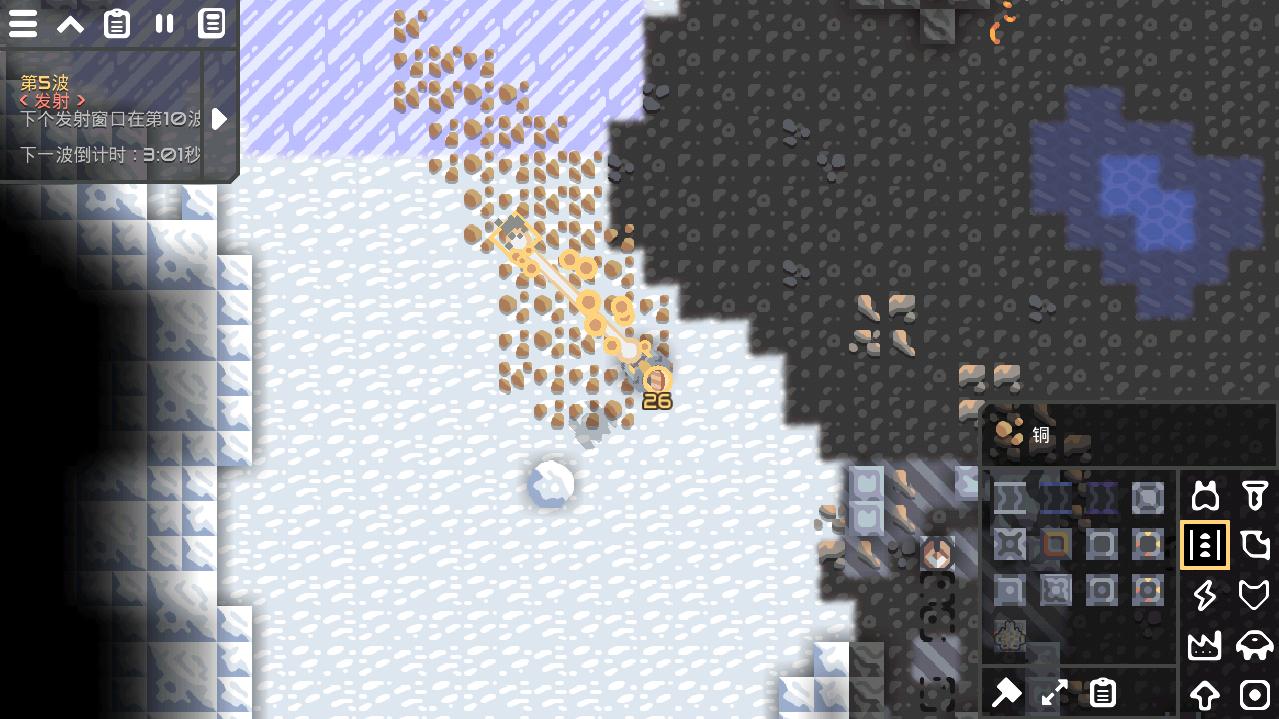Choose the basic gray conveyor block

coord(1010,497)
